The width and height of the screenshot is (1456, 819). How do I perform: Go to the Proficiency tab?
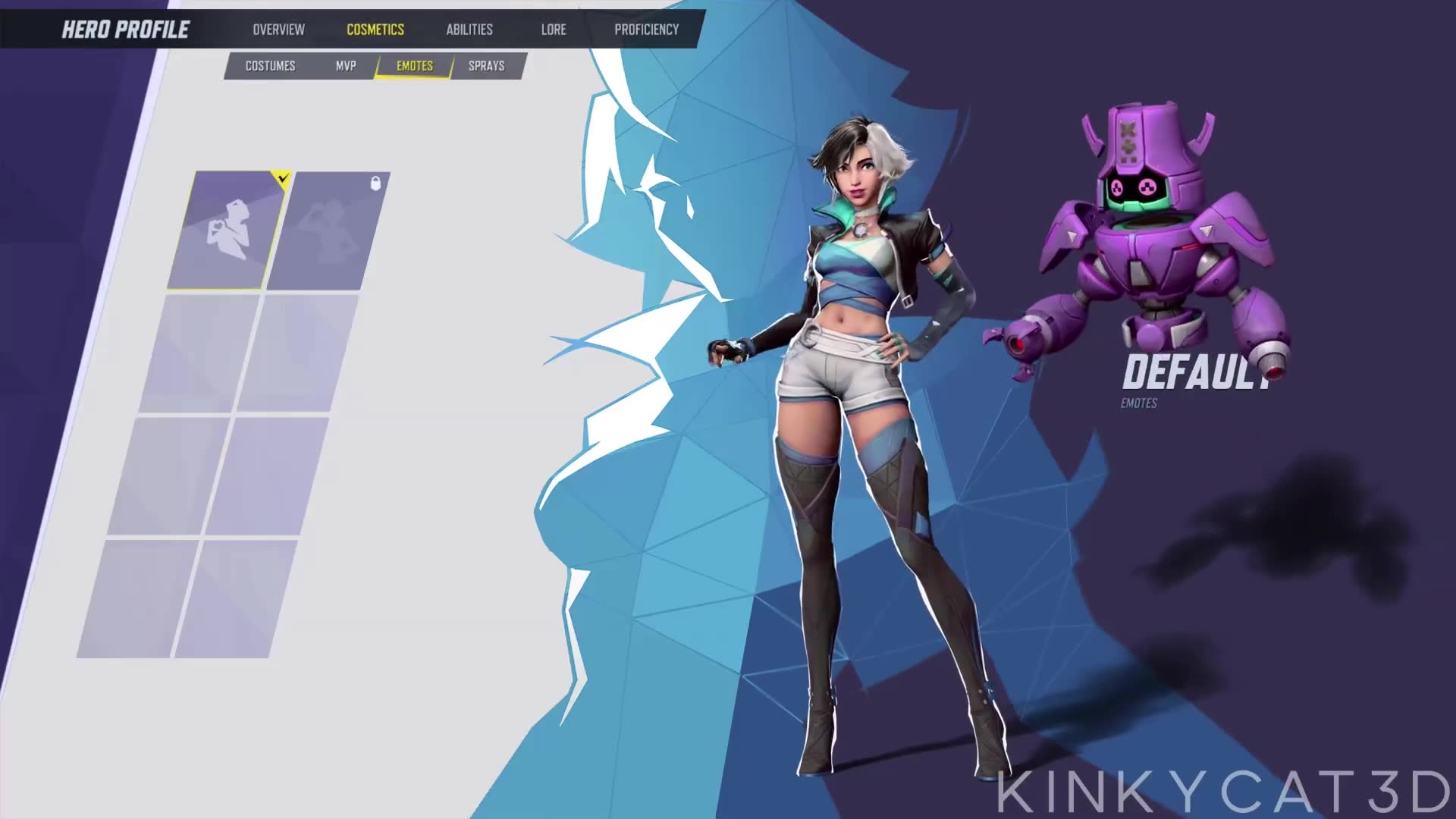click(x=646, y=30)
